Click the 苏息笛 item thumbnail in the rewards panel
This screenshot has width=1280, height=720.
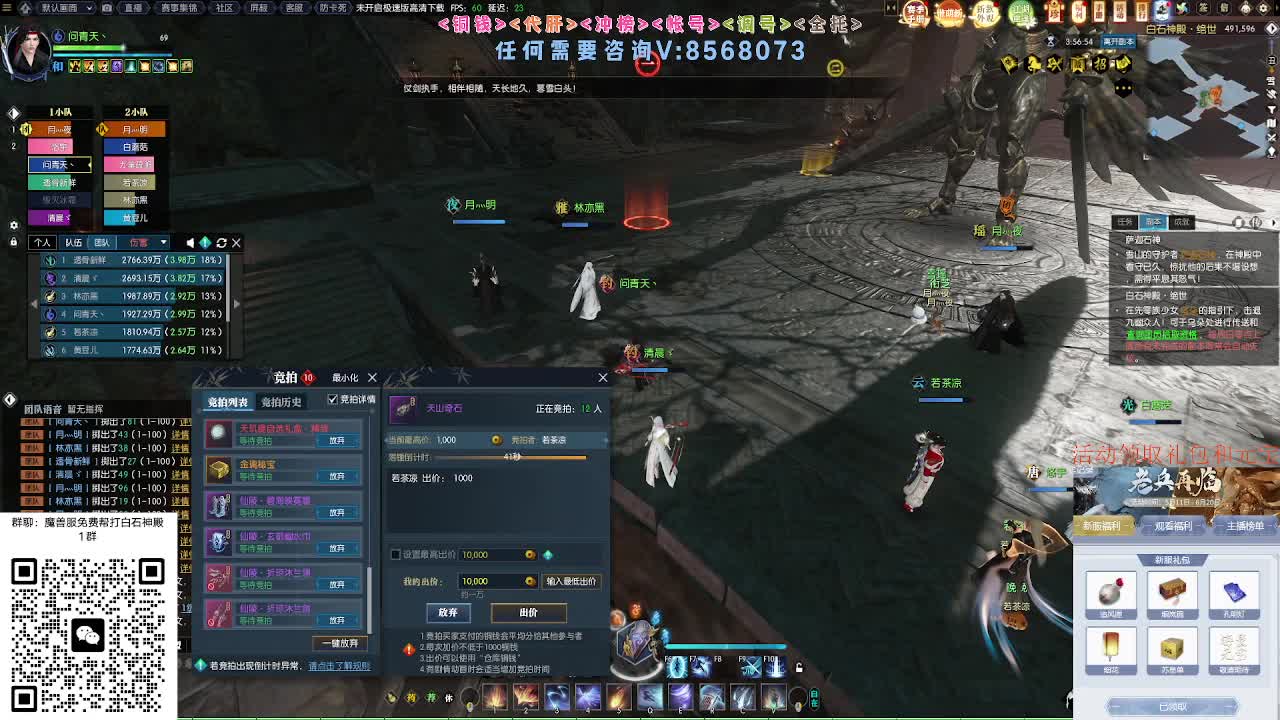pos(1172,647)
